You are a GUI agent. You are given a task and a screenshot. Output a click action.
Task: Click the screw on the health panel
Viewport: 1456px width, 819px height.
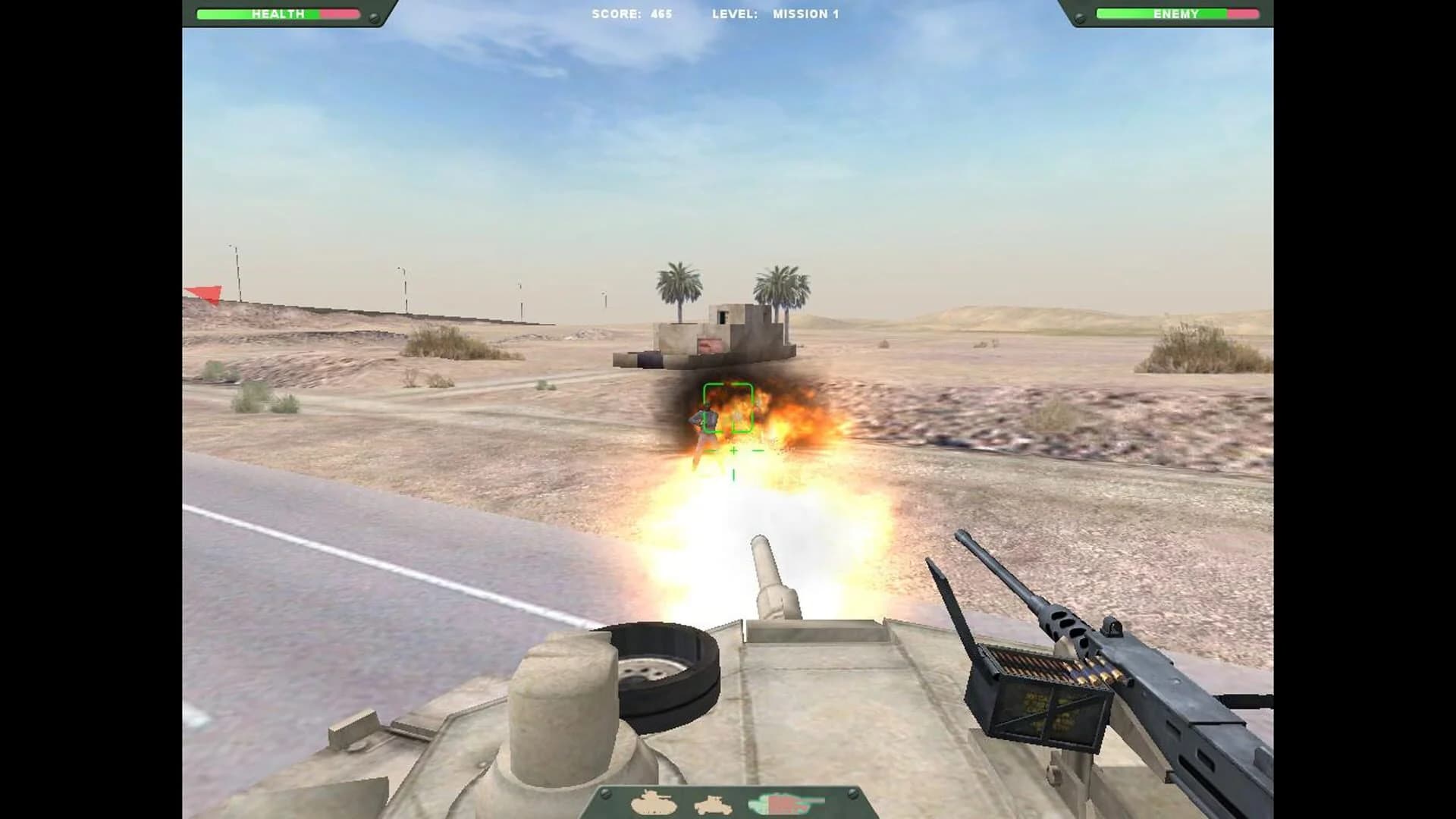pos(373,17)
